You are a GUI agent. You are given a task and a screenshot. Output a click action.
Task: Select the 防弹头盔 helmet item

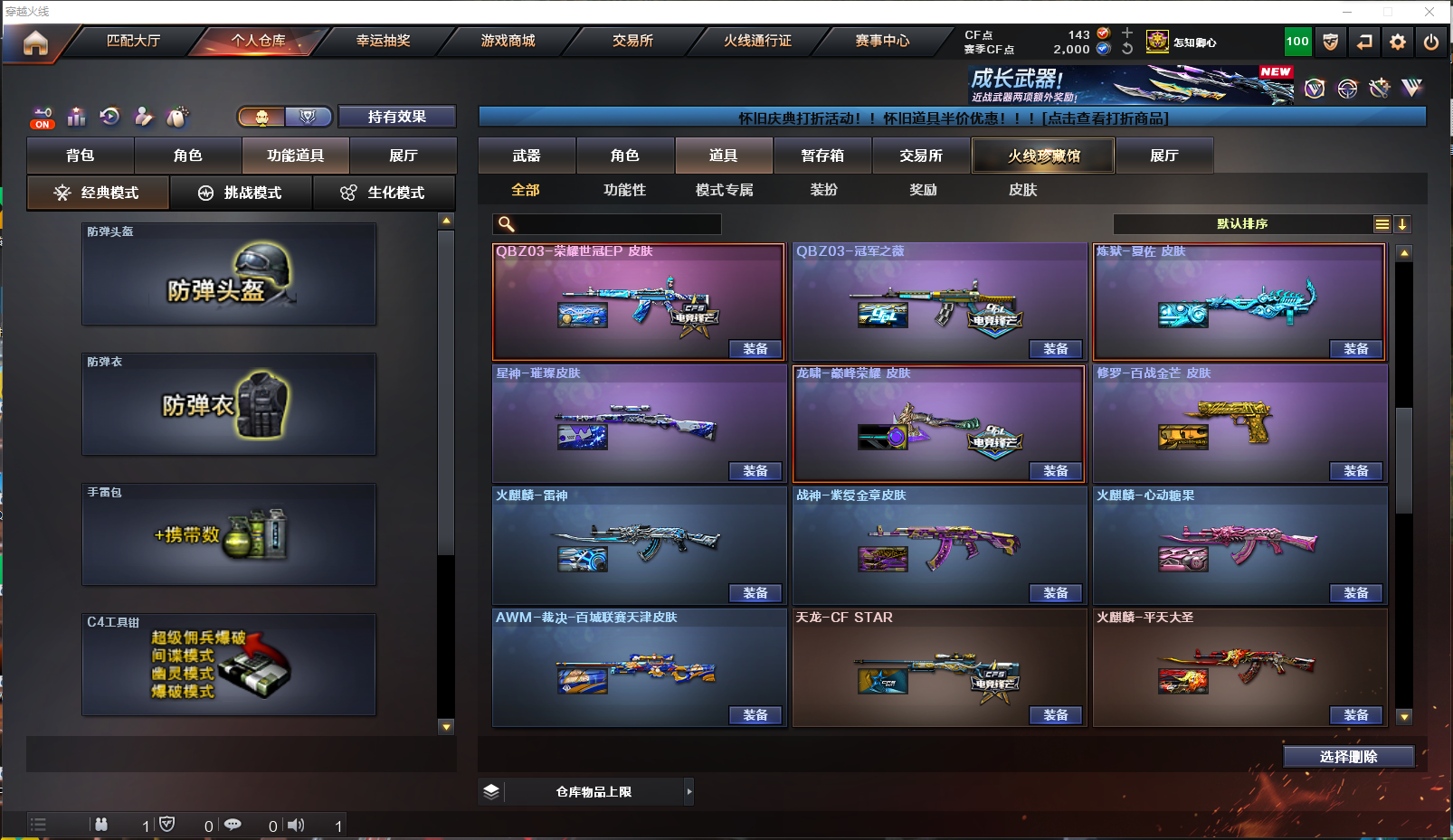pyautogui.click(x=229, y=274)
